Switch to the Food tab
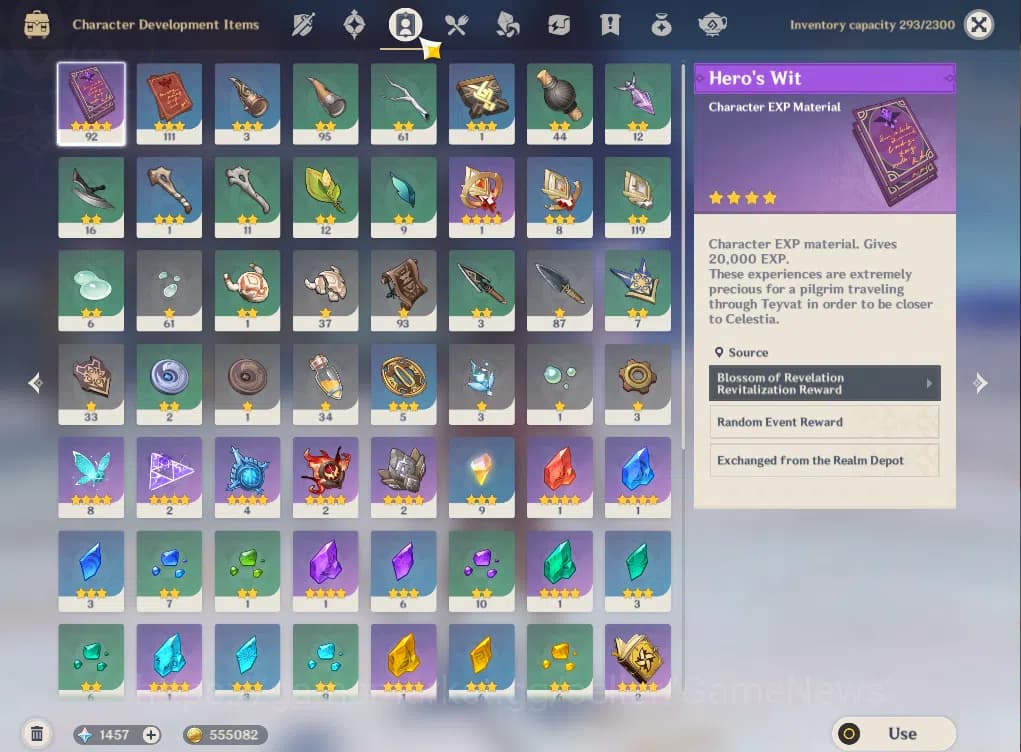Screen dimensions: 1021x752 point(457,25)
